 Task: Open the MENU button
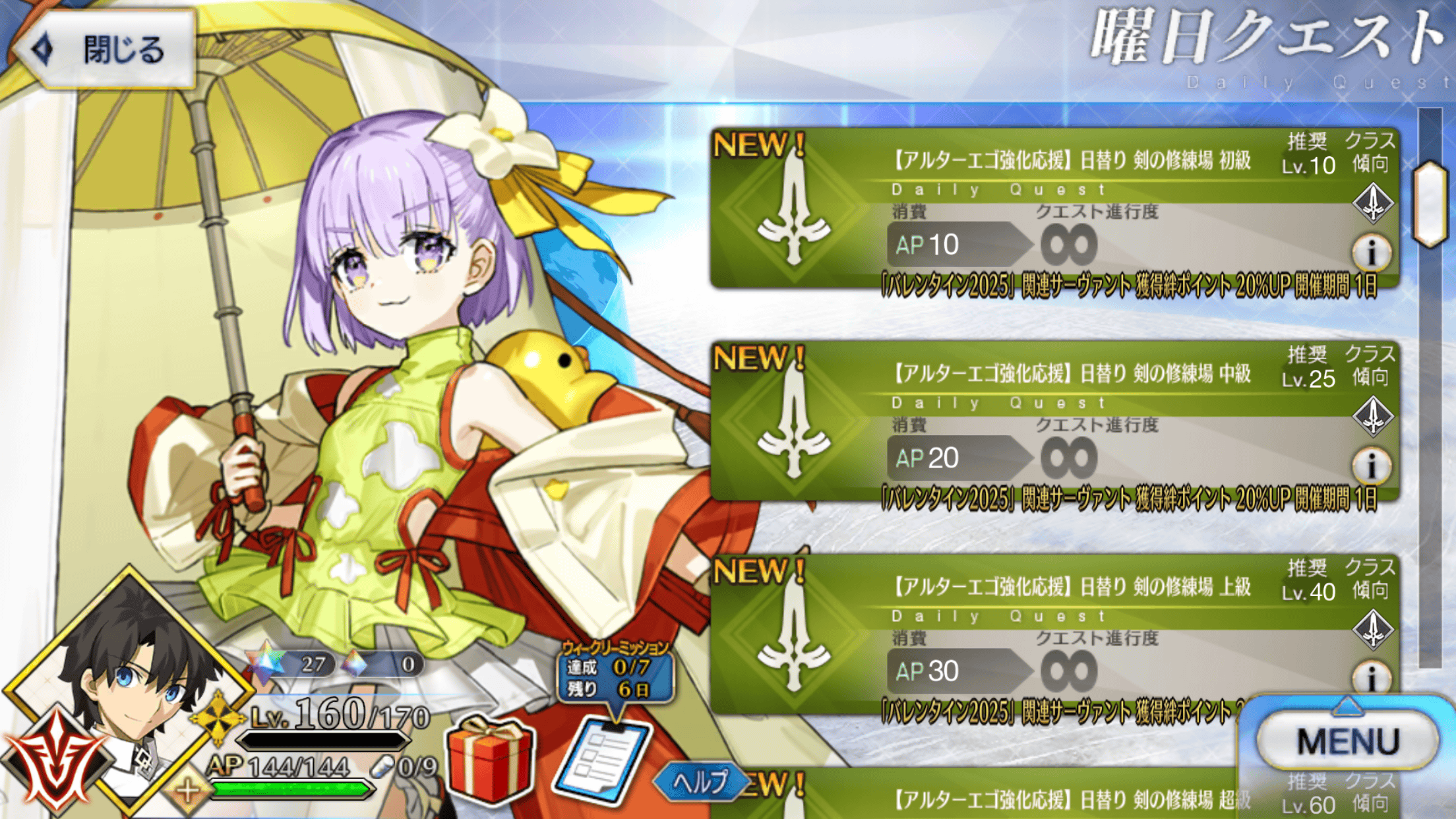(x=1347, y=741)
